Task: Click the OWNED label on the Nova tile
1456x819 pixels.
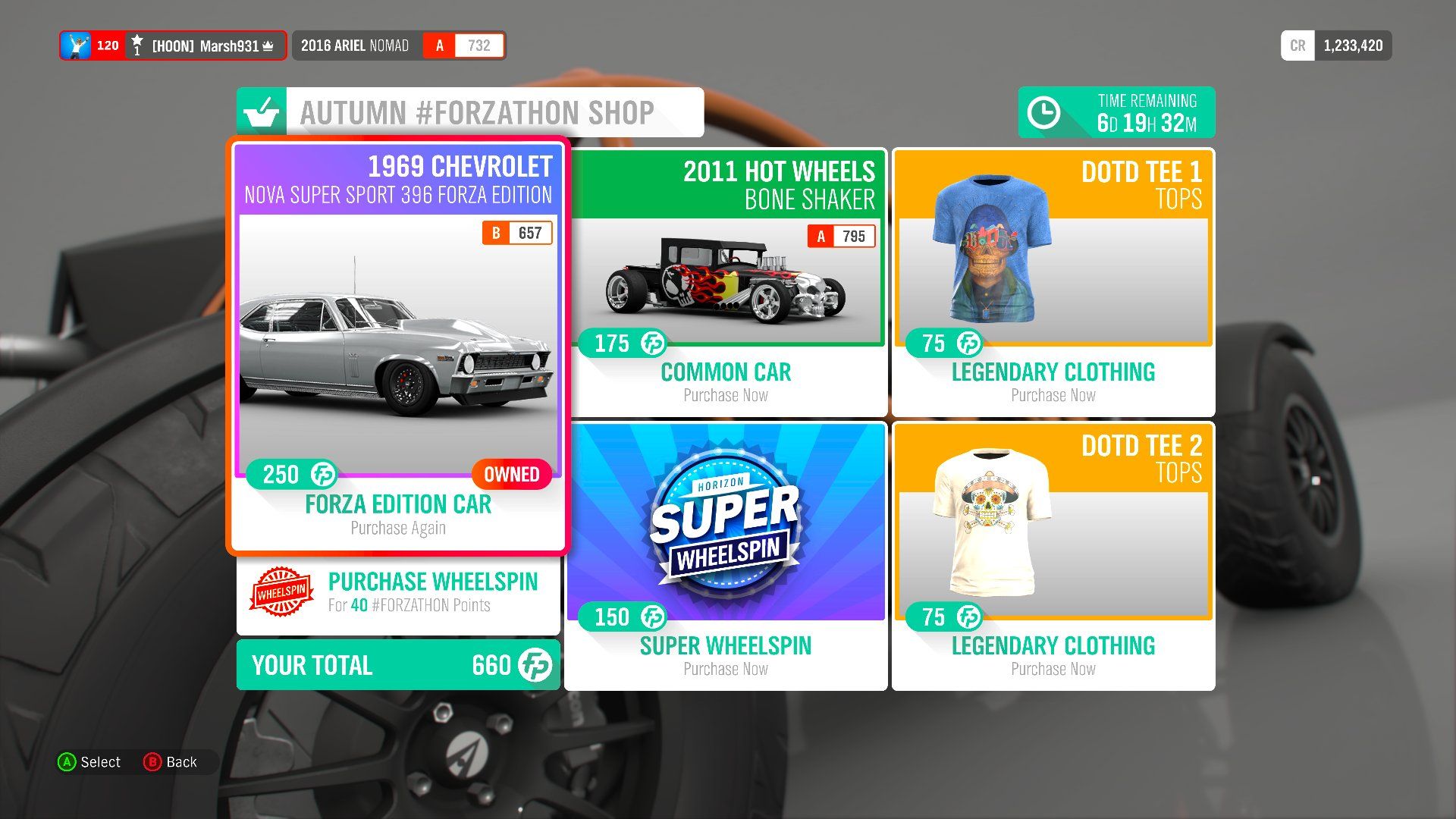Action: coord(513,474)
